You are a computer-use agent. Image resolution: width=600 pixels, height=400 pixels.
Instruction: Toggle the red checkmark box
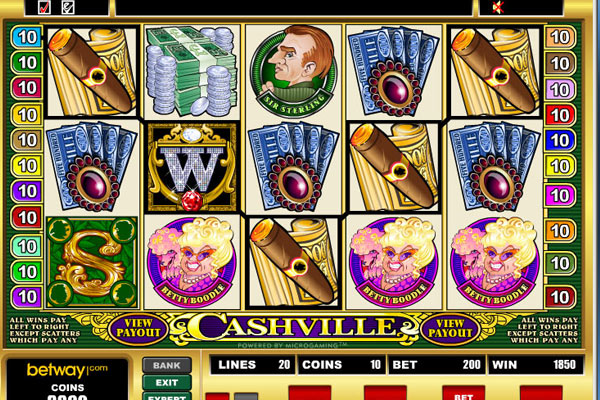44,7
